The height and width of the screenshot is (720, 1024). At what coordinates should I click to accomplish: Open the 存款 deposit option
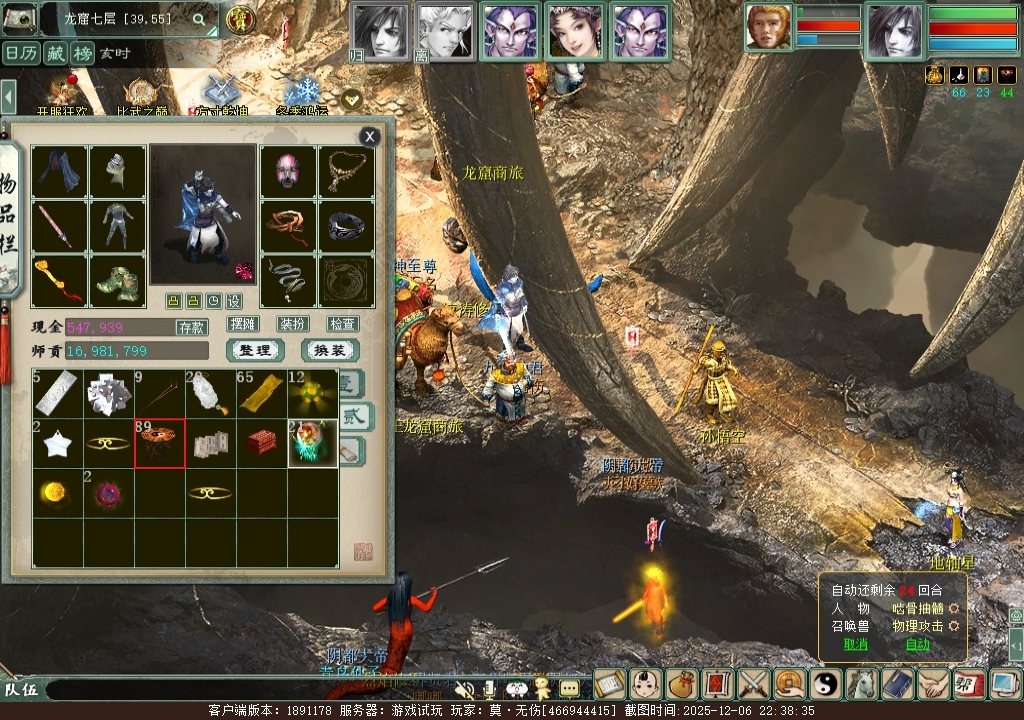(192, 327)
